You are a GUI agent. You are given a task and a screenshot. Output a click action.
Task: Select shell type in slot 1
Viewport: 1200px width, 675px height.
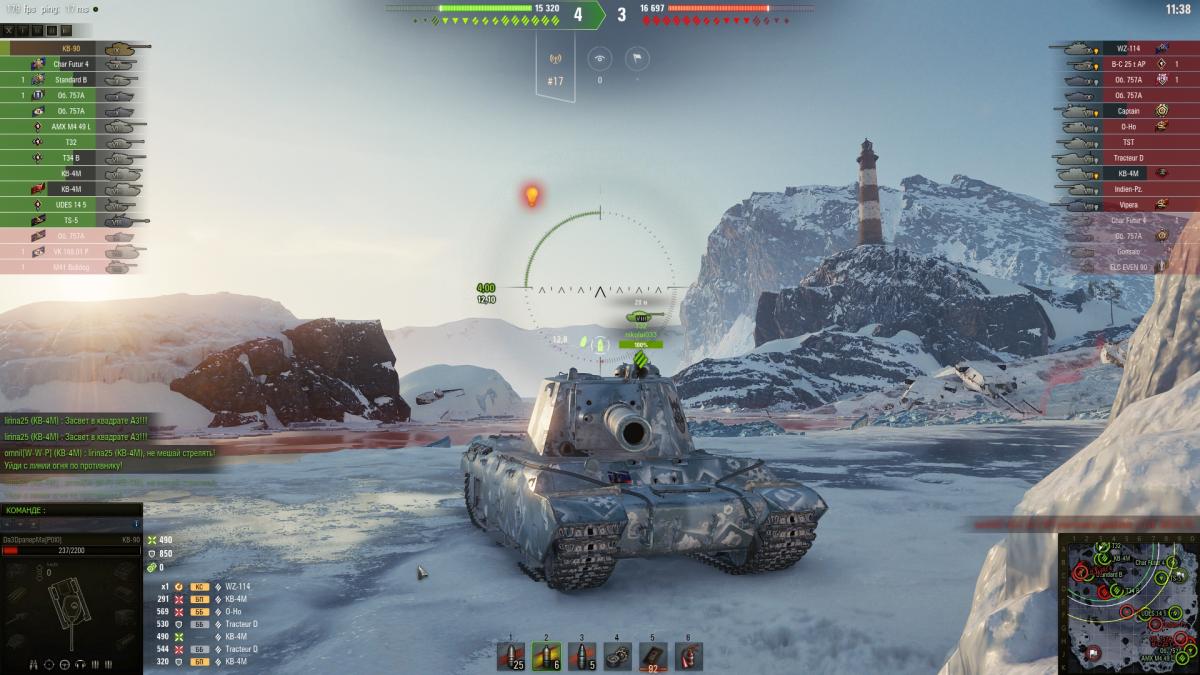coord(511,656)
